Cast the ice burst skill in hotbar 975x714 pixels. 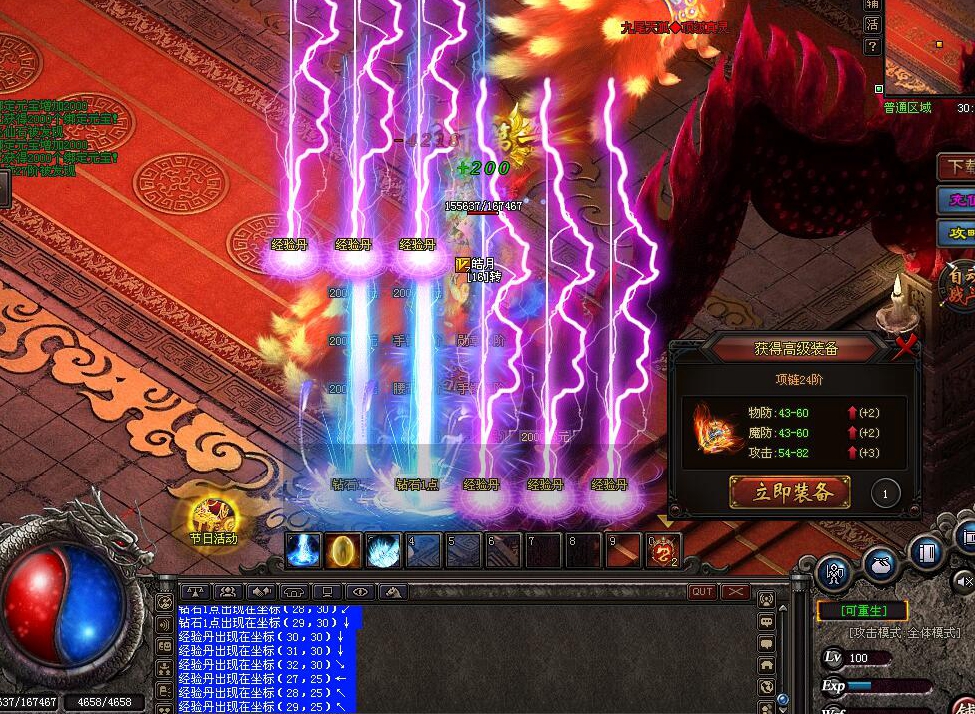coord(384,550)
